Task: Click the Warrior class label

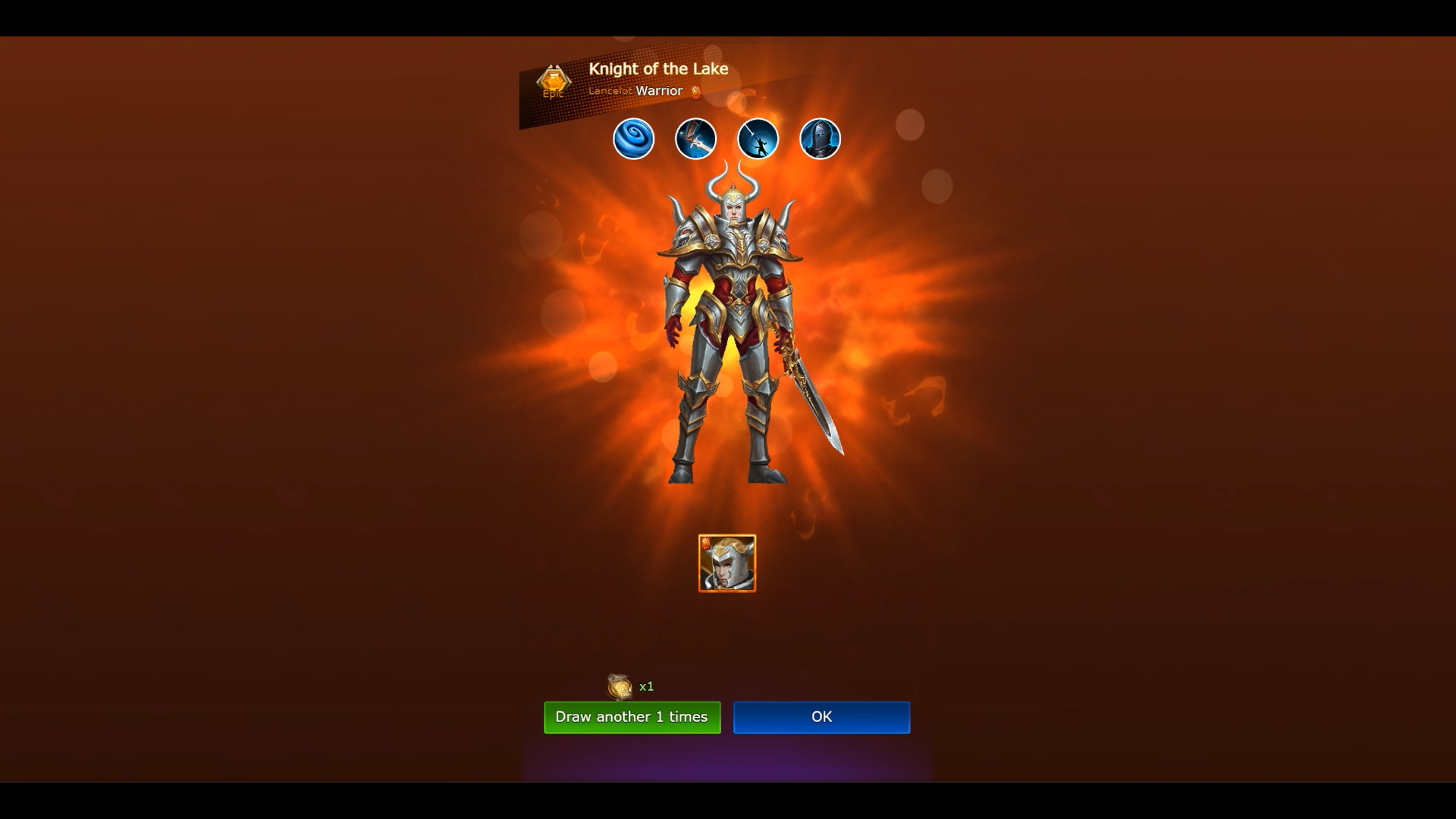Action: coord(661,90)
